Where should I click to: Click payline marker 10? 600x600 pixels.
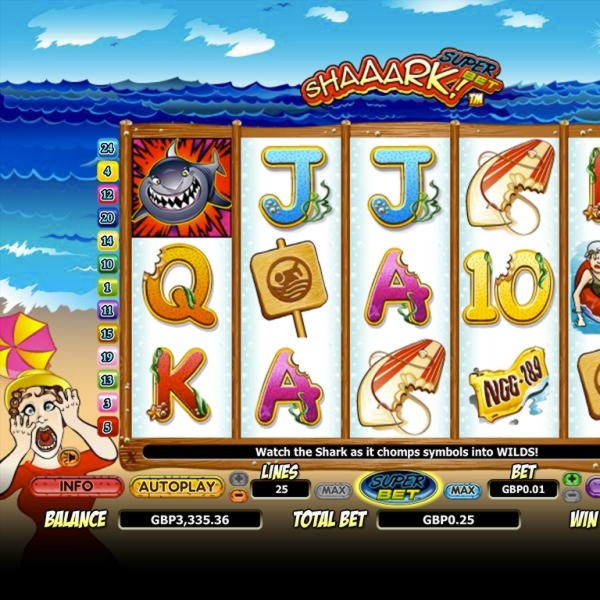(107, 264)
